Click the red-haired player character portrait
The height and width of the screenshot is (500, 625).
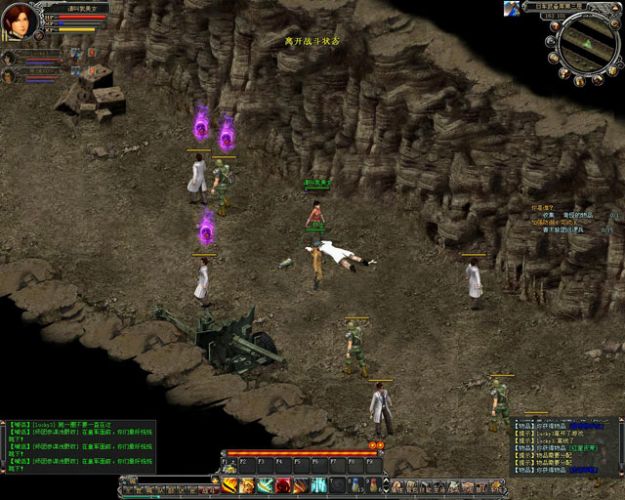(x=19, y=21)
